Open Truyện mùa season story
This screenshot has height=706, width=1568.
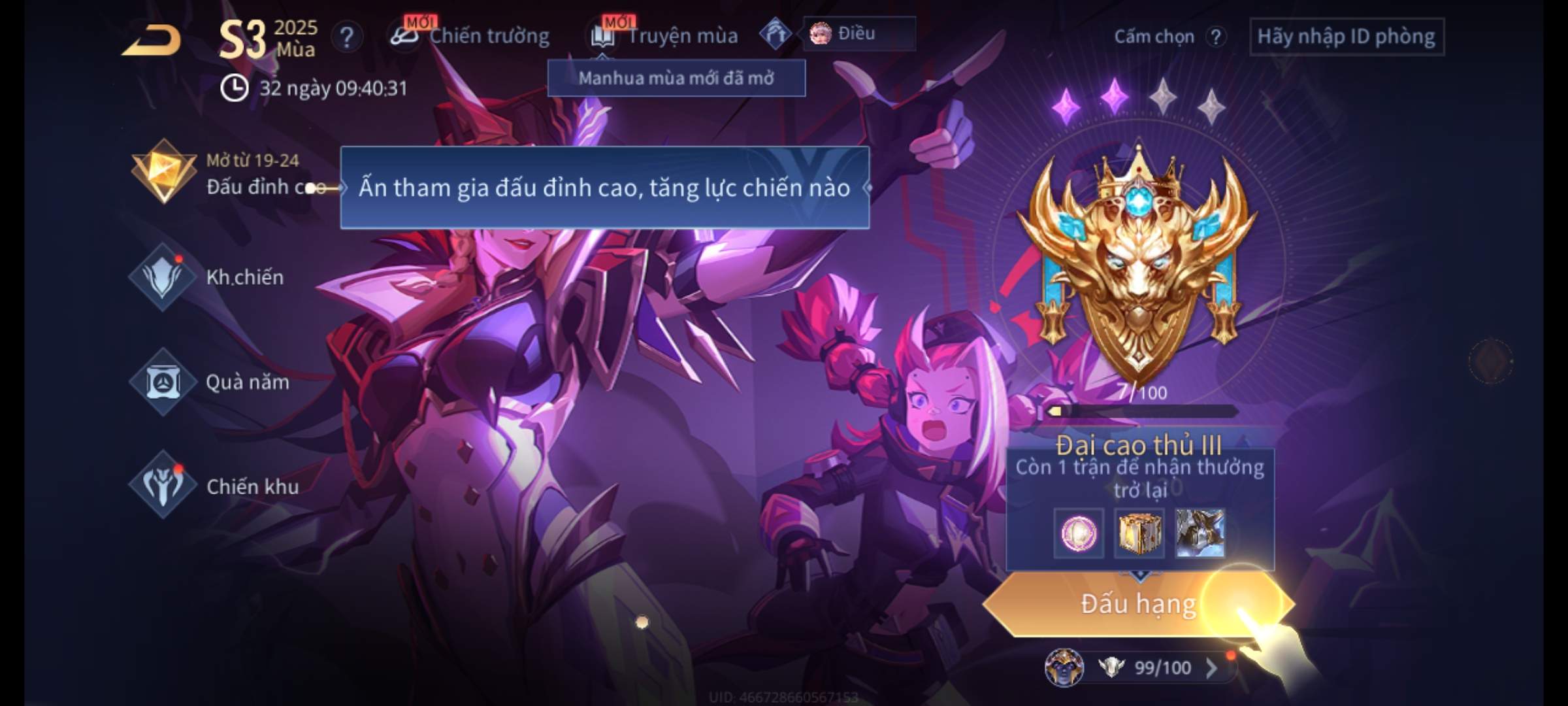coord(665,36)
